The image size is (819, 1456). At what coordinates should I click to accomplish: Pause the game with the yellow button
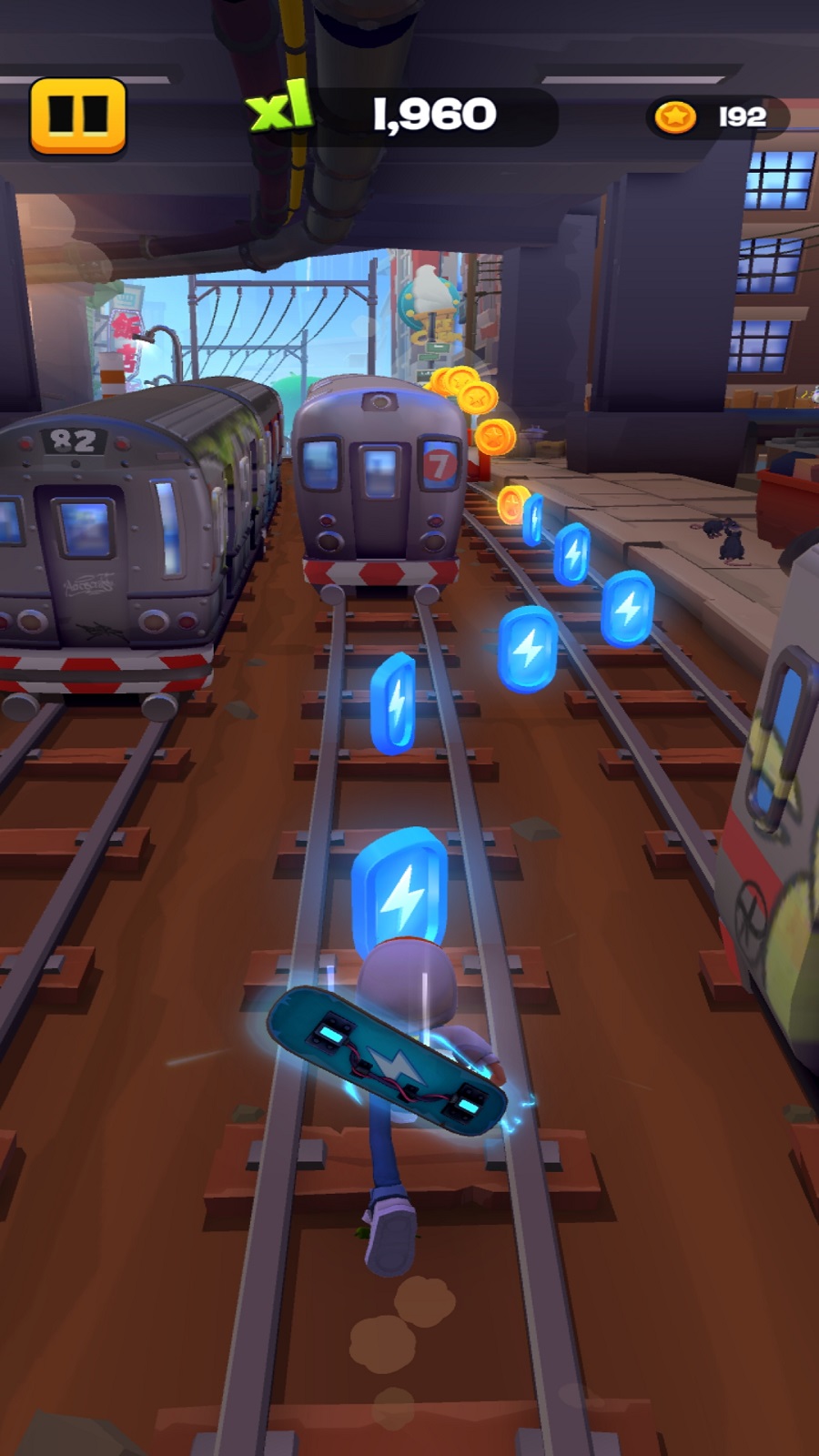click(77, 116)
